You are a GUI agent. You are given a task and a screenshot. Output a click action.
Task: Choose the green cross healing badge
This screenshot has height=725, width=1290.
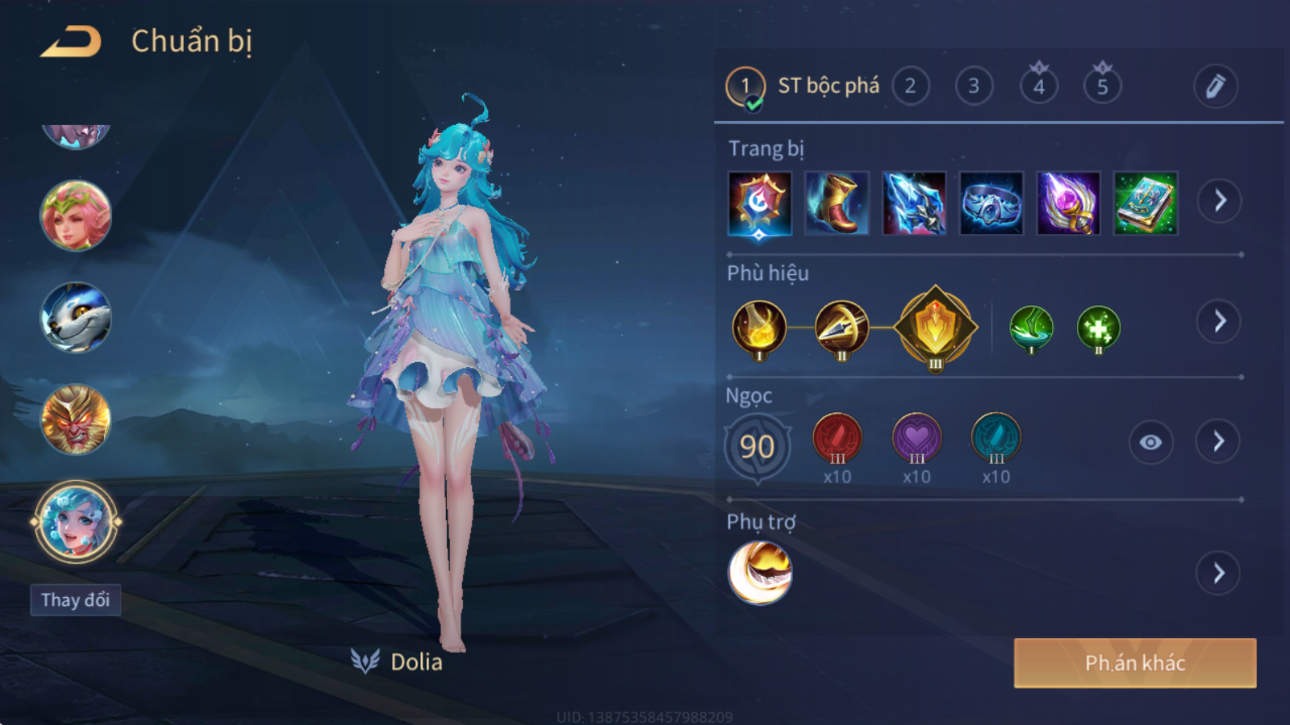tap(1098, 329)
